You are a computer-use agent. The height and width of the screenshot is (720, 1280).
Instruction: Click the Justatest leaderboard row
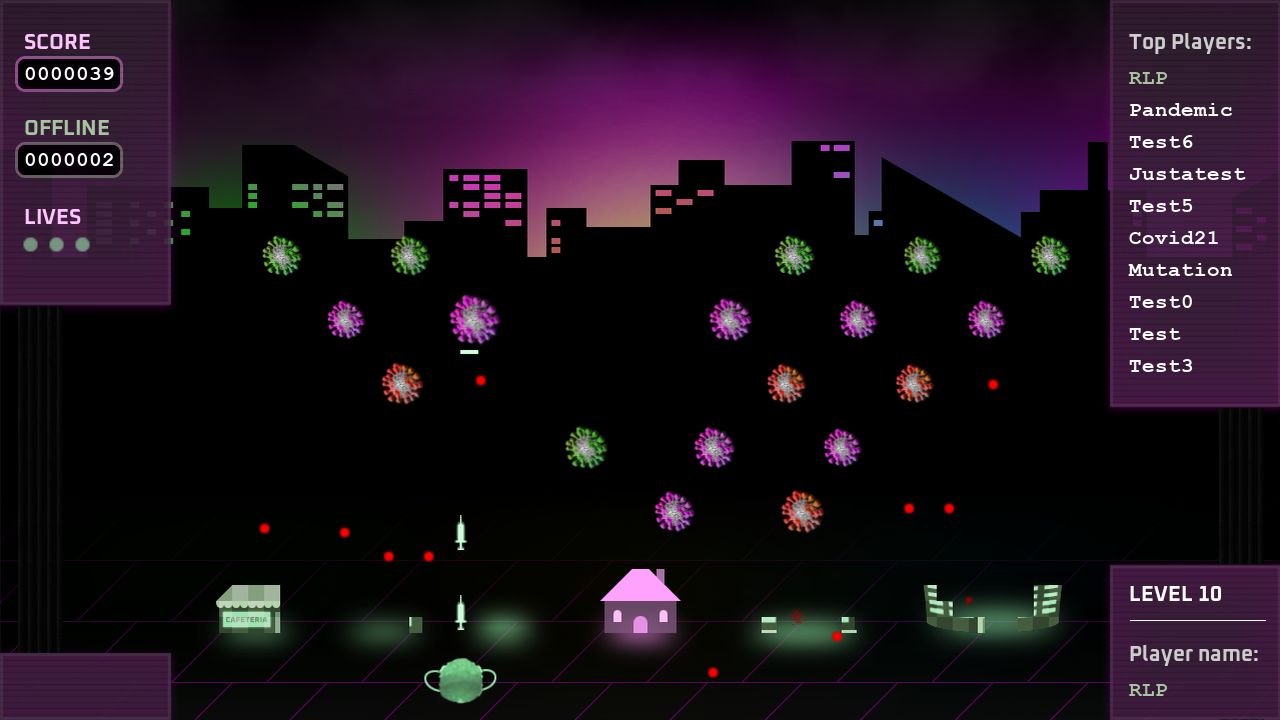click(1187, 174)
